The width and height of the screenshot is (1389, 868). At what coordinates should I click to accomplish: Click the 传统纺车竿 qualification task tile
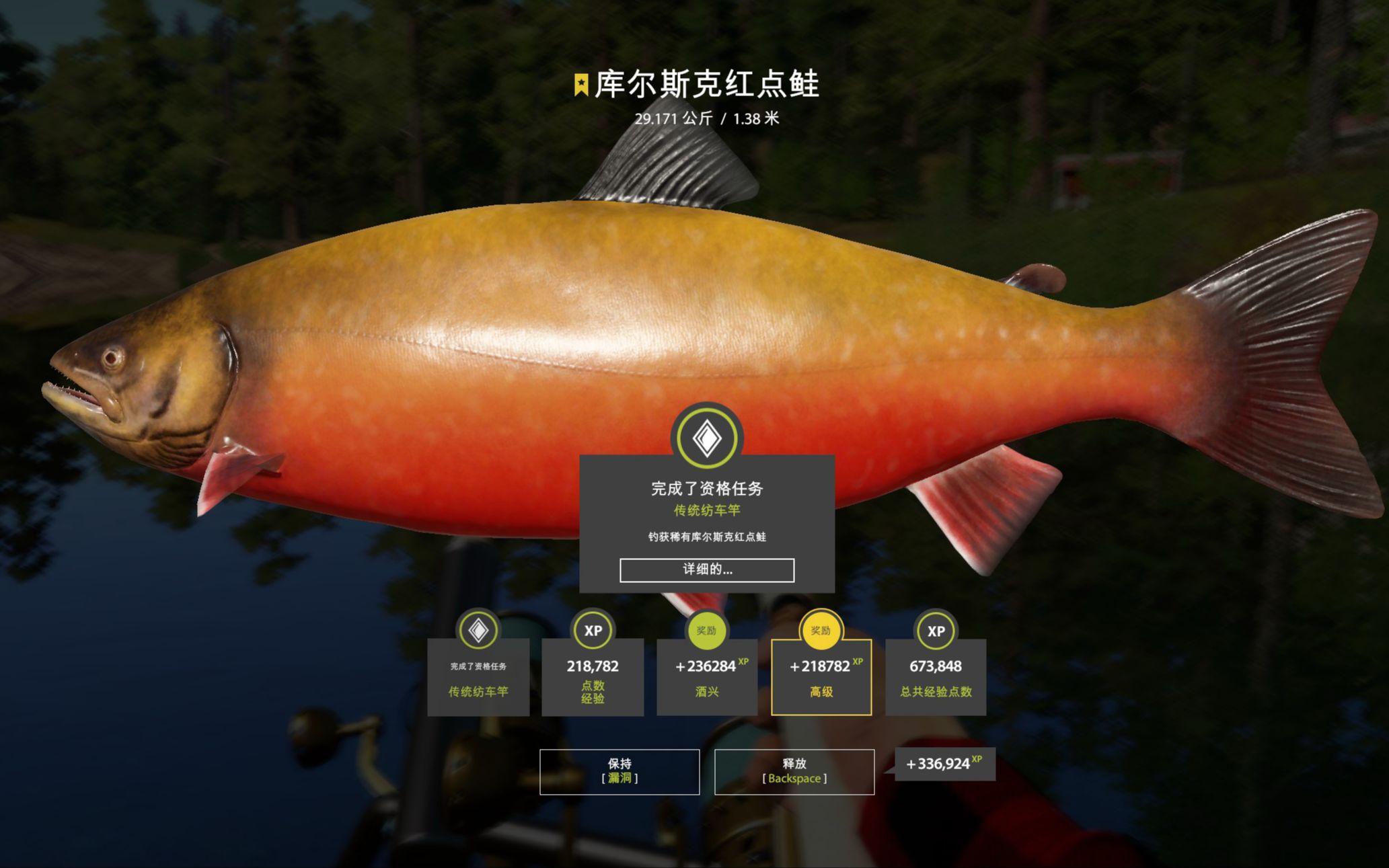point(478,676)
